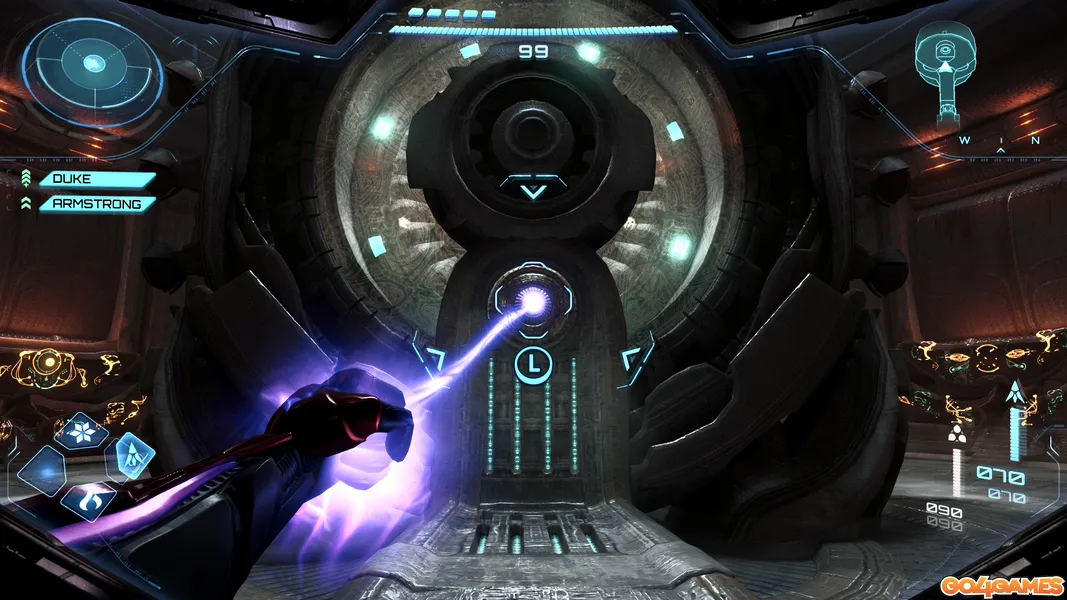The width and height of the screenshot is (1067, 600).
Task: Click the compass heading strip
Action: coord(1000,143)
